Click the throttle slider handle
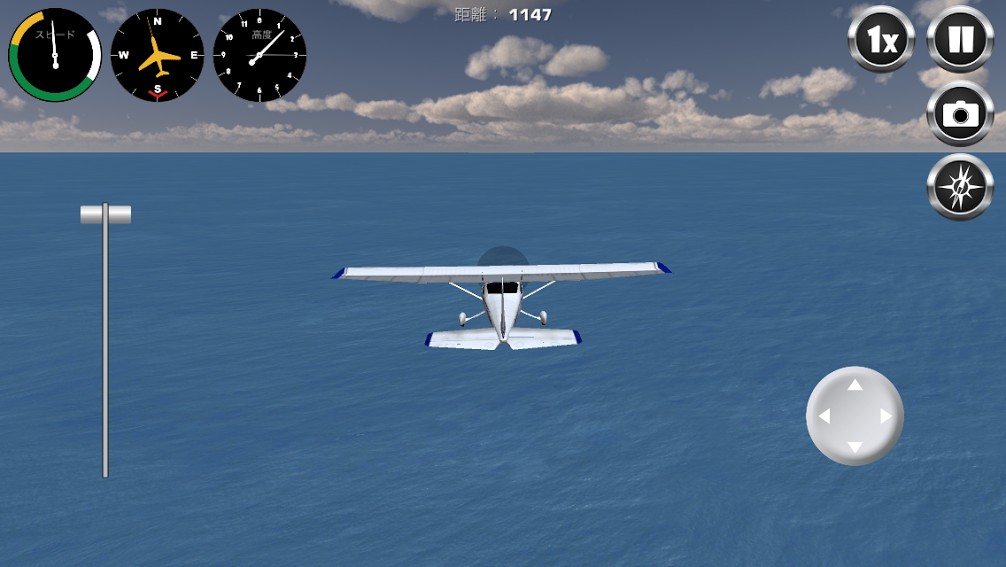This screenshot has height=567, width=1006. 105,214
